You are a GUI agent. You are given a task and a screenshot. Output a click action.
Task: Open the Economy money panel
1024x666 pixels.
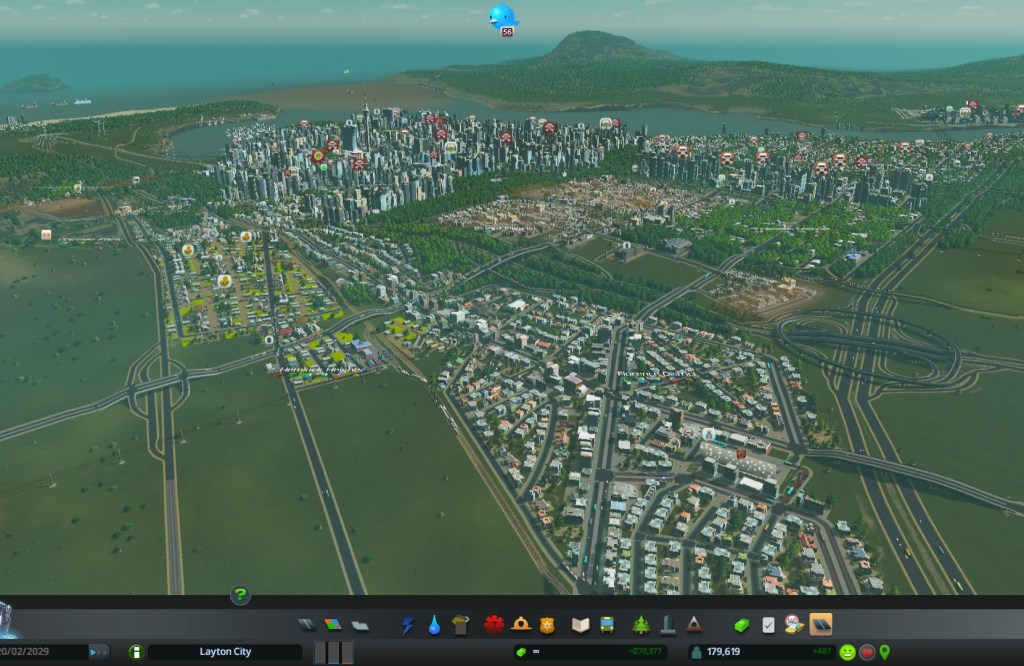[x=742, y=625]
